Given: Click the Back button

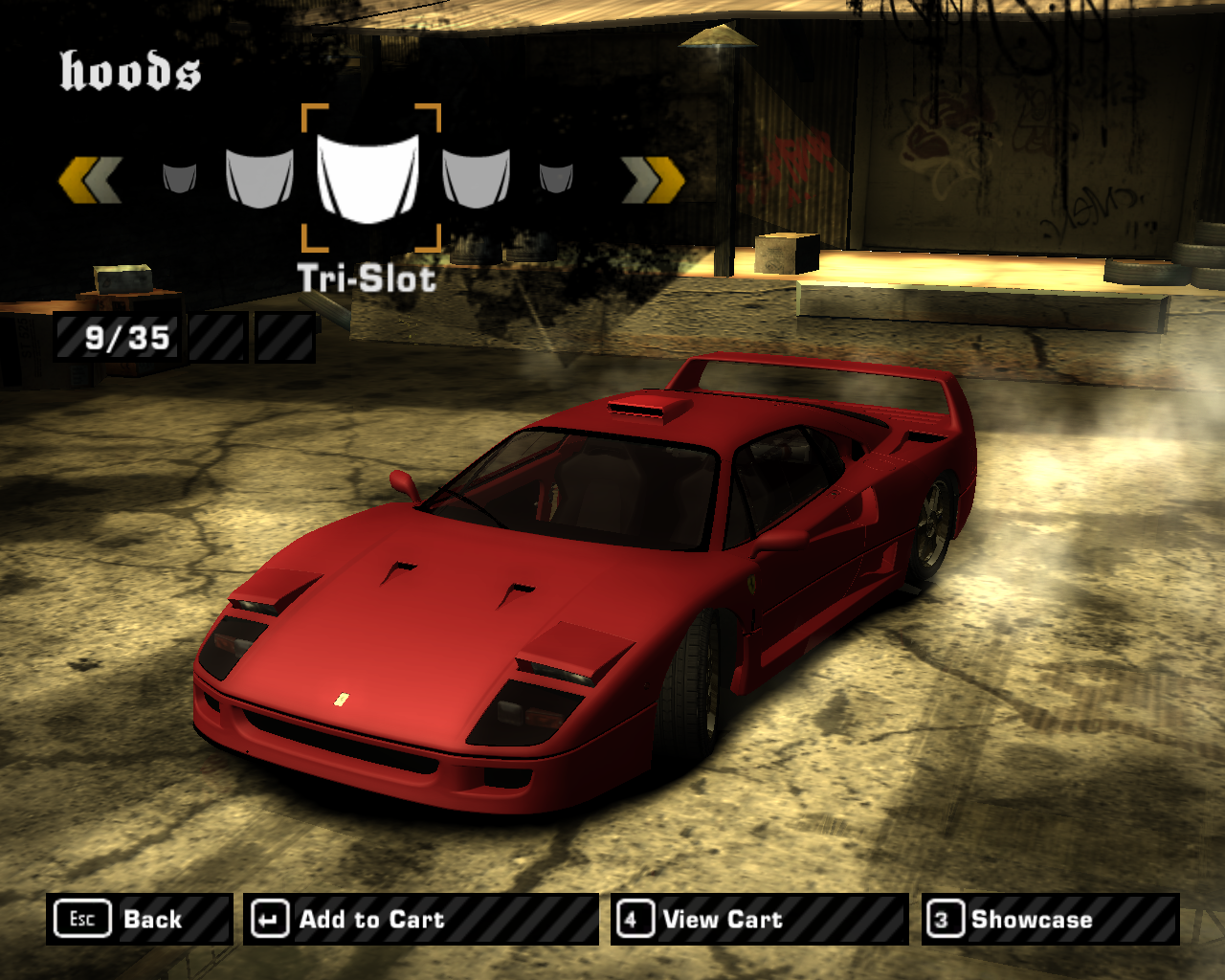Looking at the screenshot, I should coord(153,920).
